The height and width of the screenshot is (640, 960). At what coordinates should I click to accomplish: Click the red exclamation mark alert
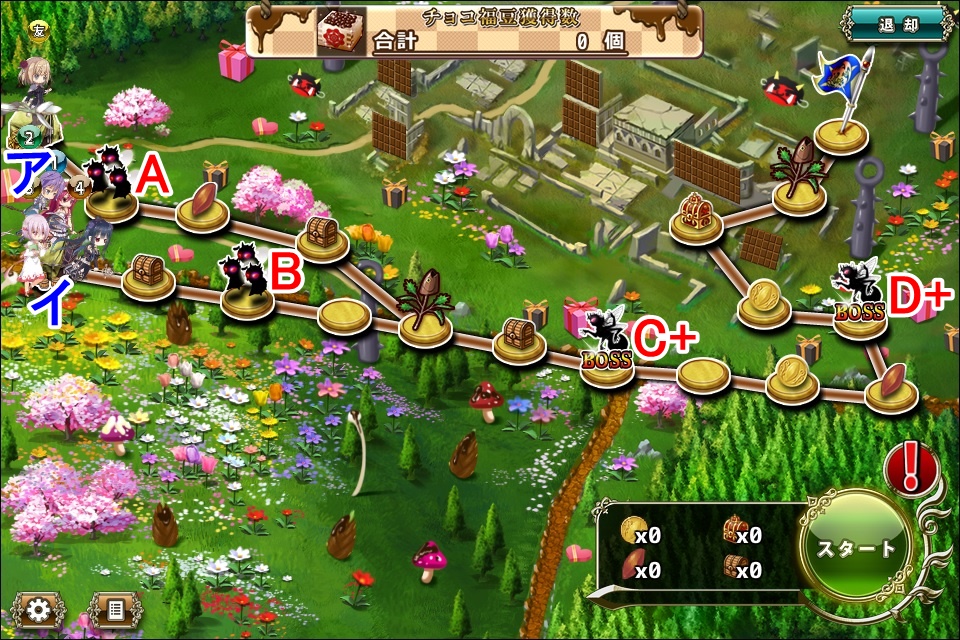point(910,467)
